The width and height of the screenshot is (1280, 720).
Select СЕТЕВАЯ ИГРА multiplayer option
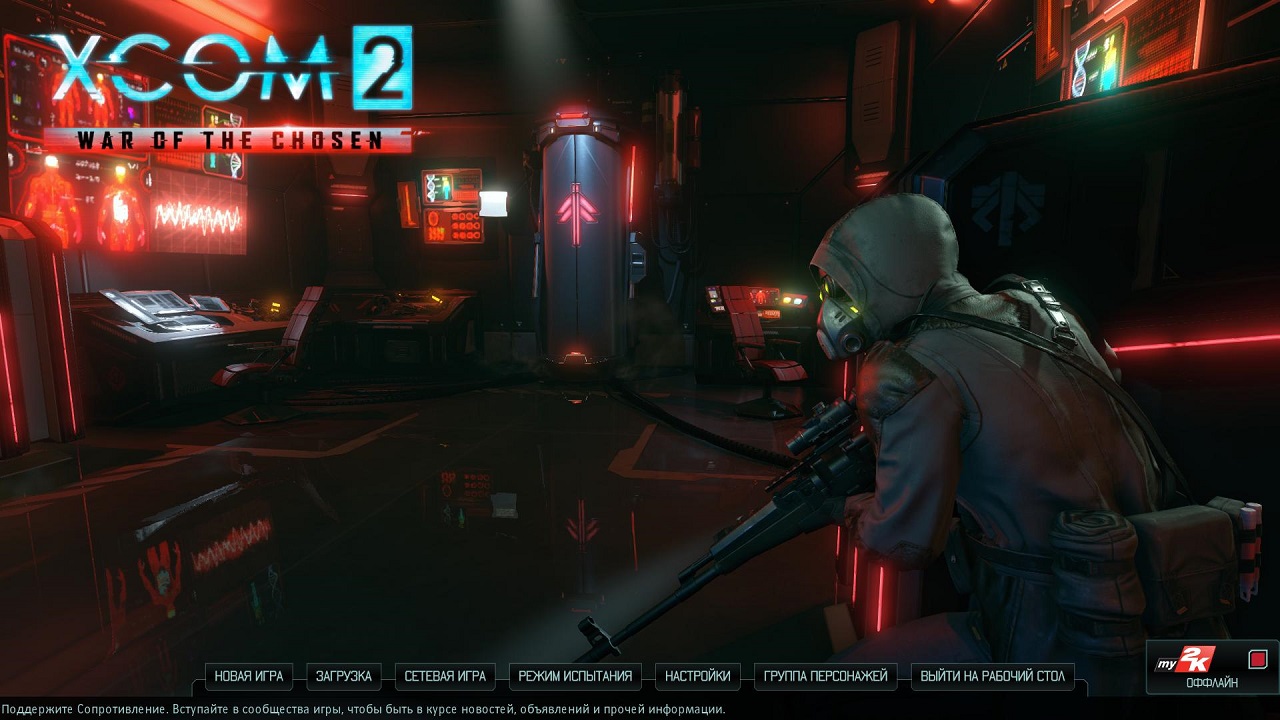click(x=445, y=677)
